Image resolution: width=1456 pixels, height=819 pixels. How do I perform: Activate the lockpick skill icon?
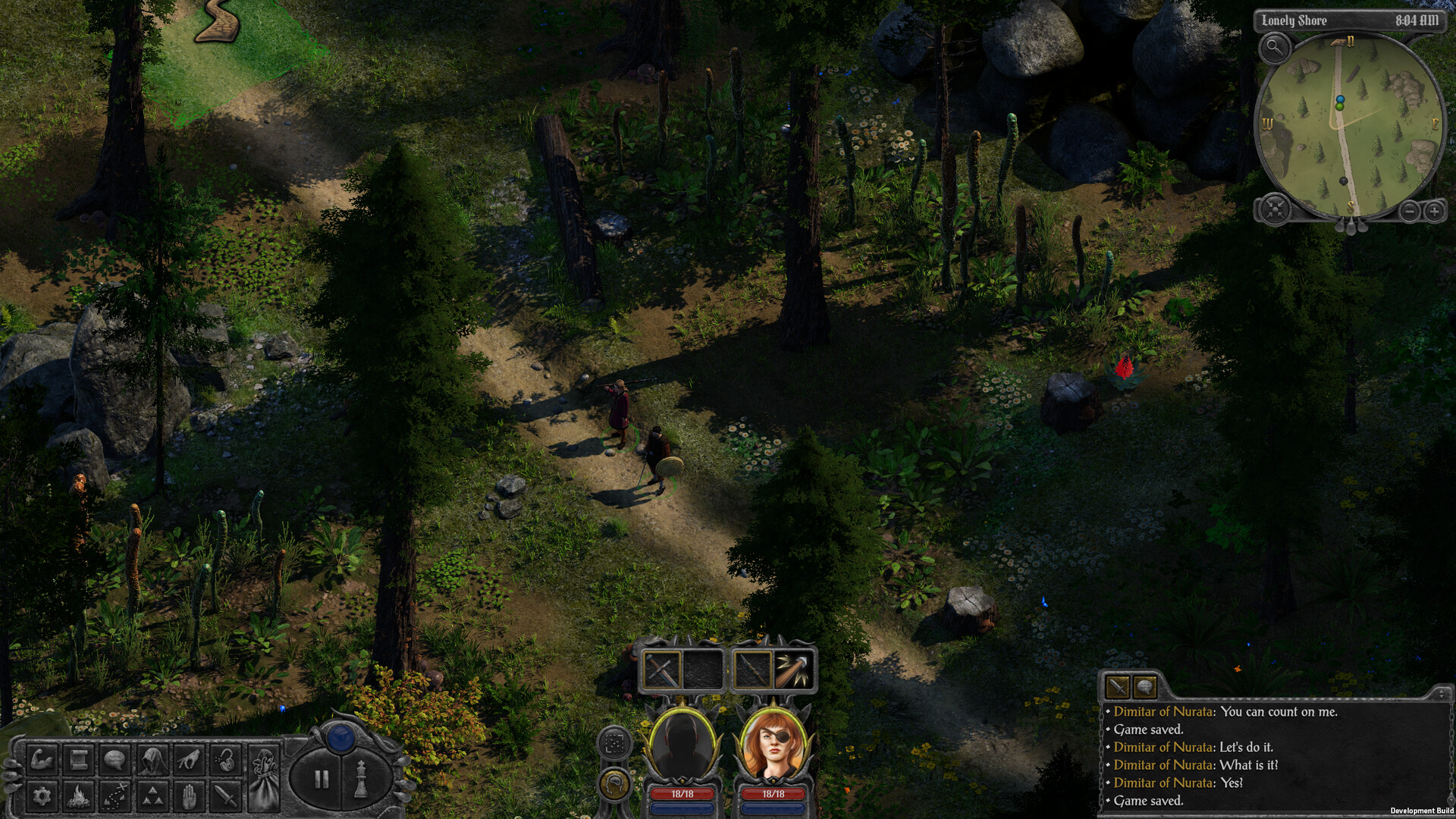point(224,761)
